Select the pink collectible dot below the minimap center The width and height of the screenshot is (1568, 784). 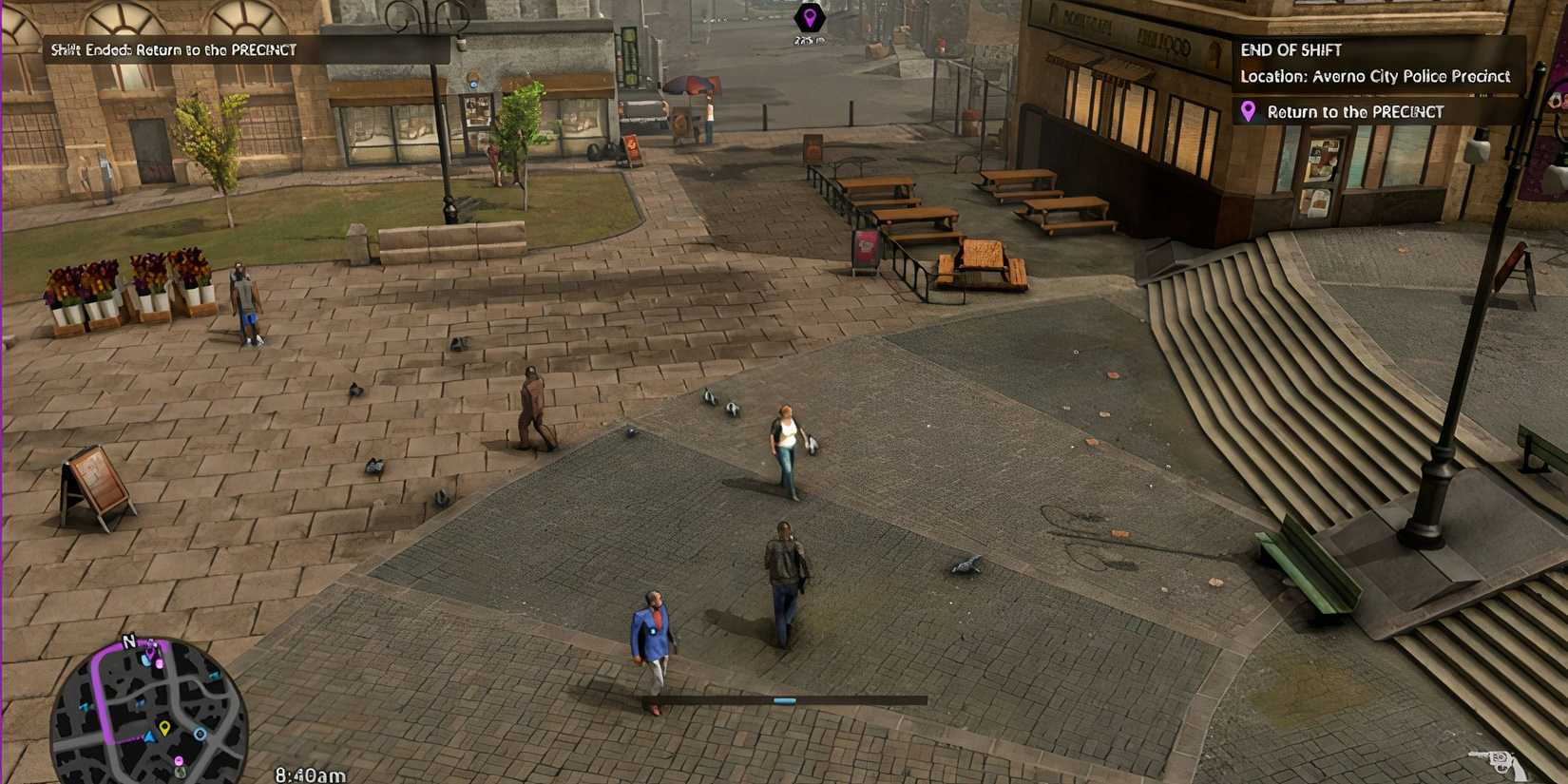click(180, 760)
